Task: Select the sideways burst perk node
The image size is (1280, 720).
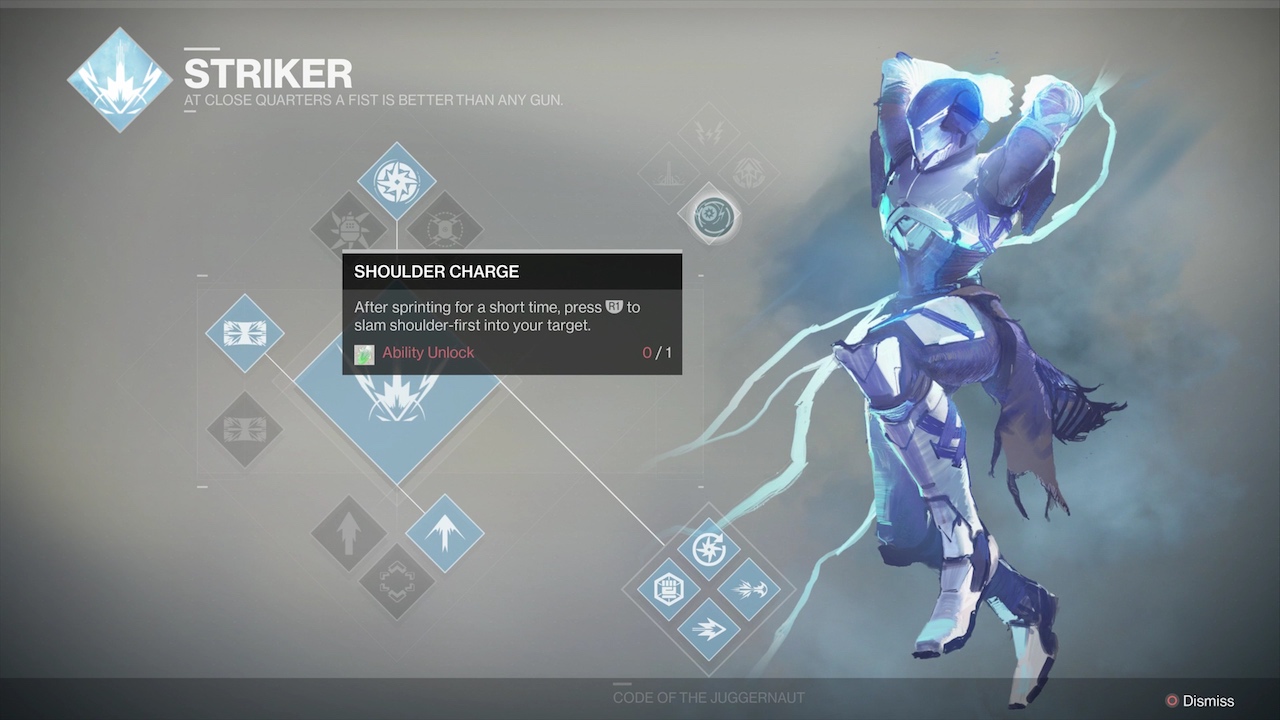Action: pos(749,589)
